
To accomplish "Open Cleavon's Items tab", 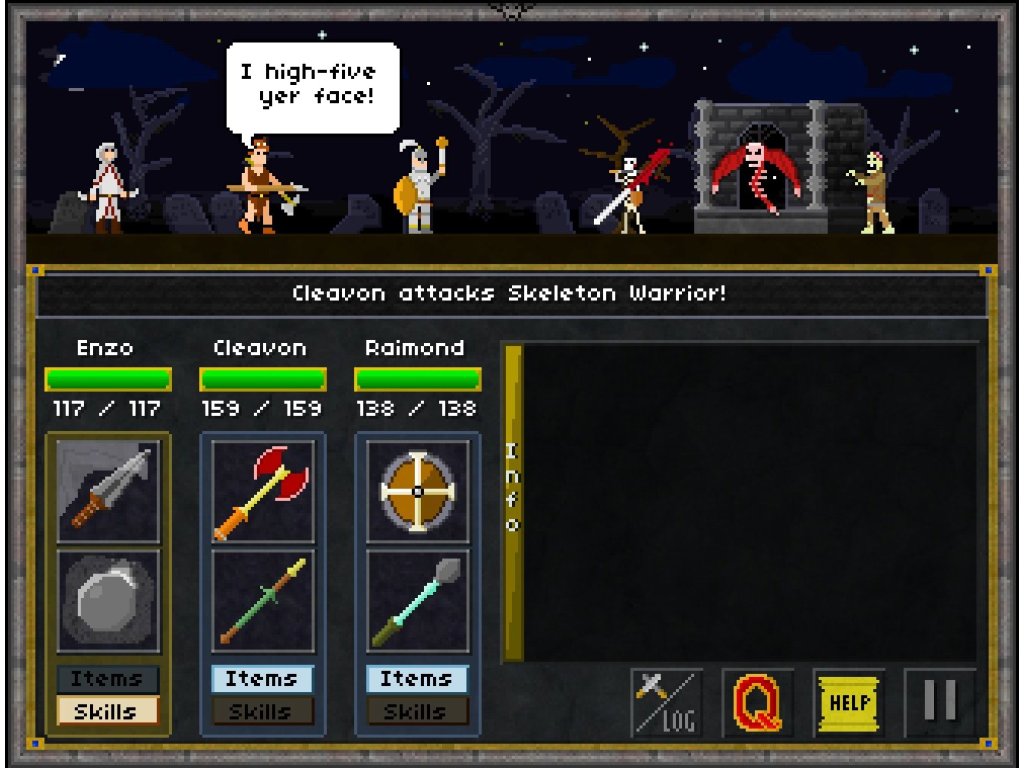I will [x=262, y=679].
